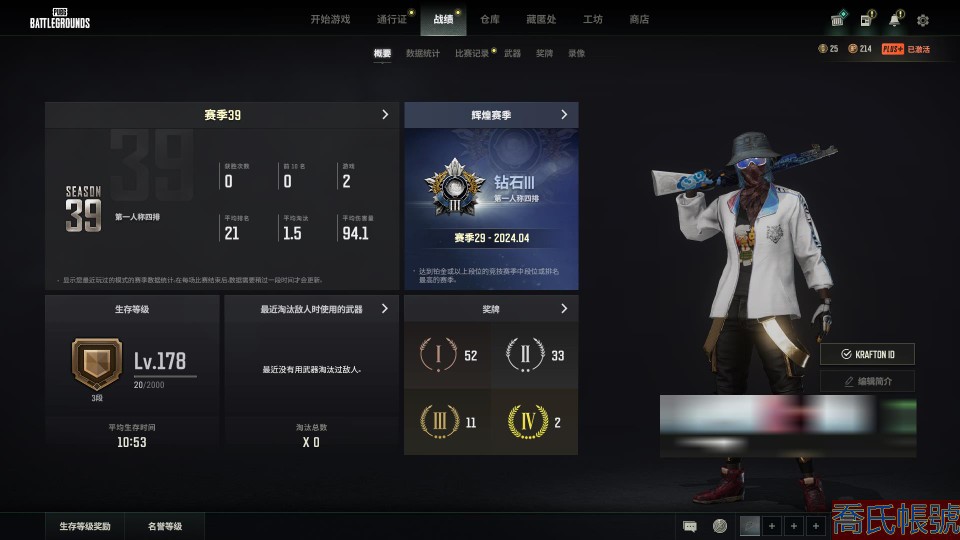View the 奖牌 sub-tab
Viewport: 960px width, 540px height.
[544, 53]
